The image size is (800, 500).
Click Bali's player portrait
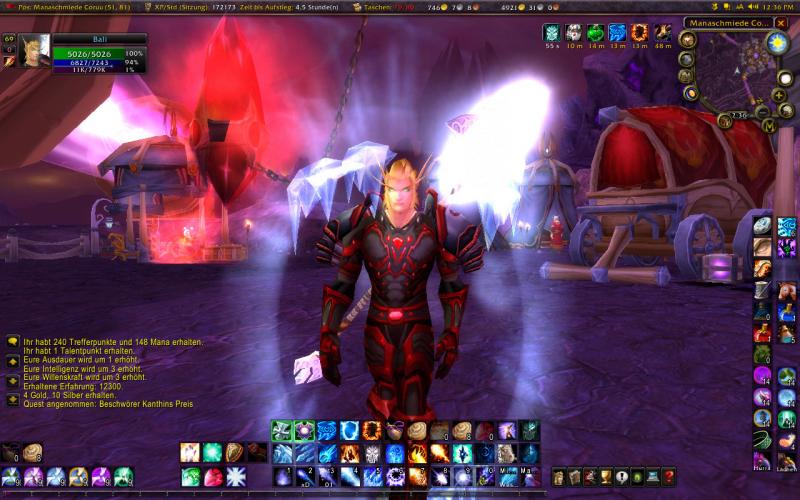[x=34, y=50]
